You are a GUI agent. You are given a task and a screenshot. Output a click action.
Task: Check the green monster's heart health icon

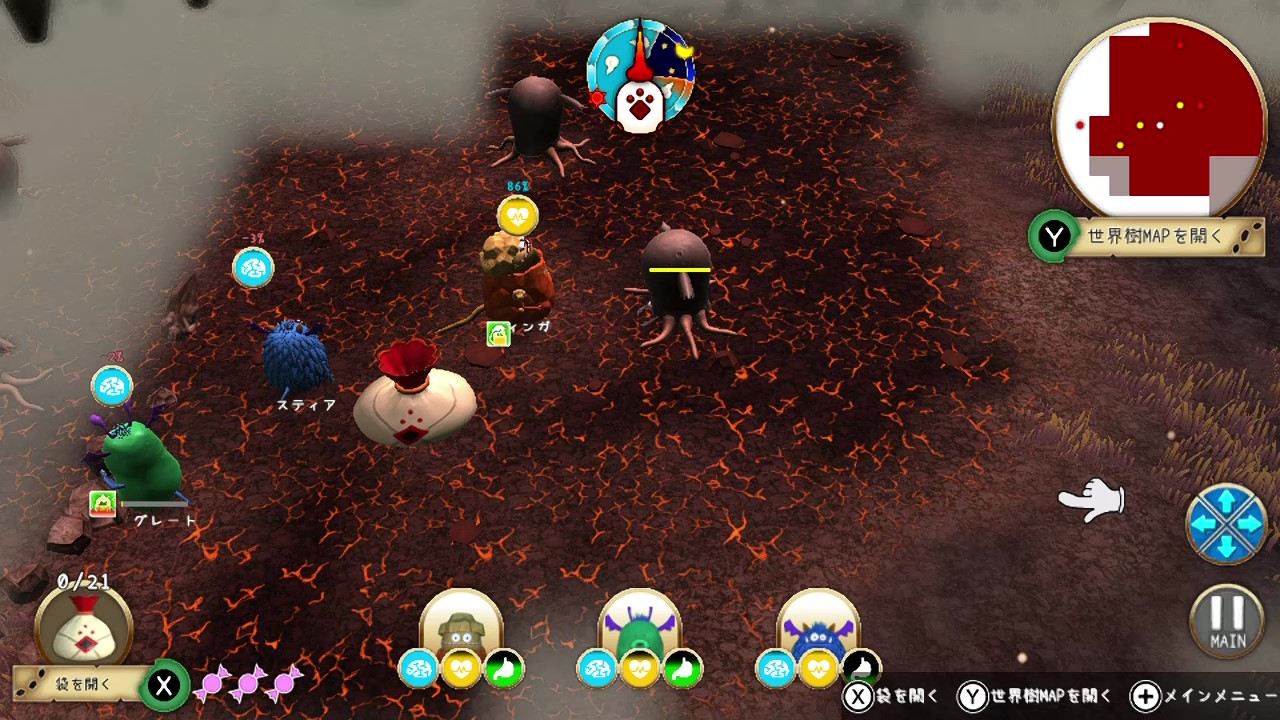coord(640,669)
